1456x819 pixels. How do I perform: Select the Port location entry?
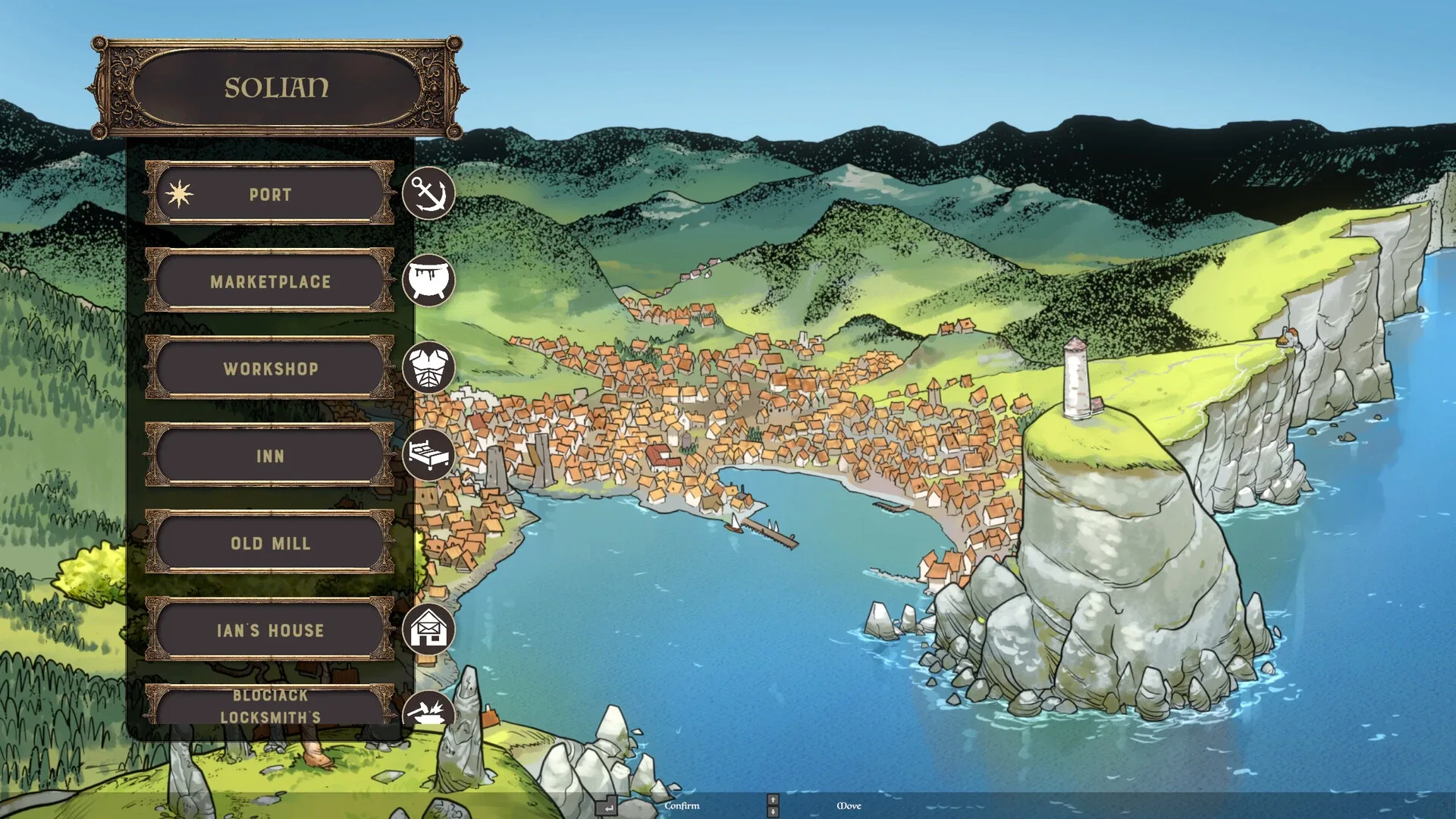coord(270,194)
